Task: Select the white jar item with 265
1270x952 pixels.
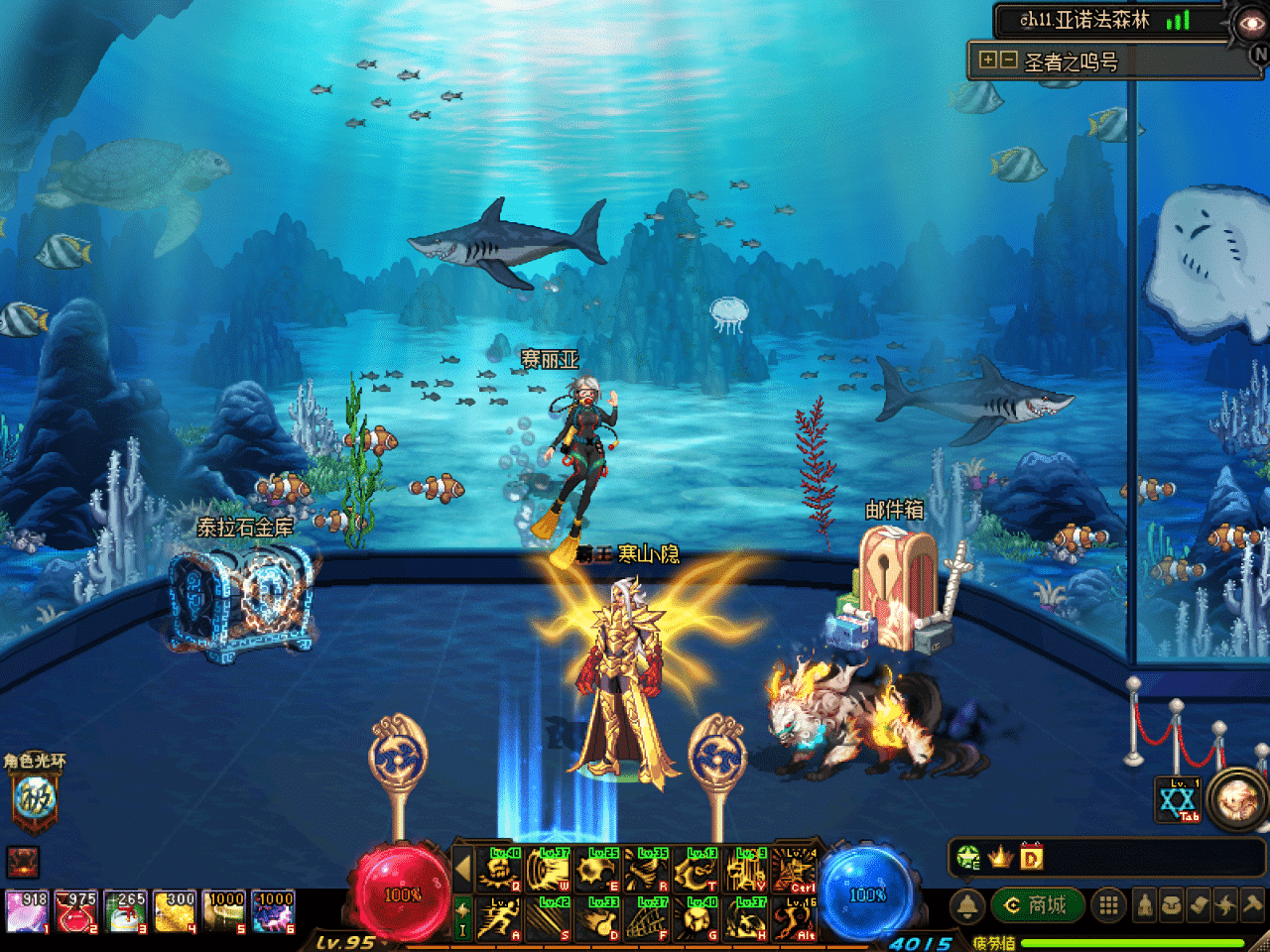Action: pyautogui.click(x=125, y=912)
